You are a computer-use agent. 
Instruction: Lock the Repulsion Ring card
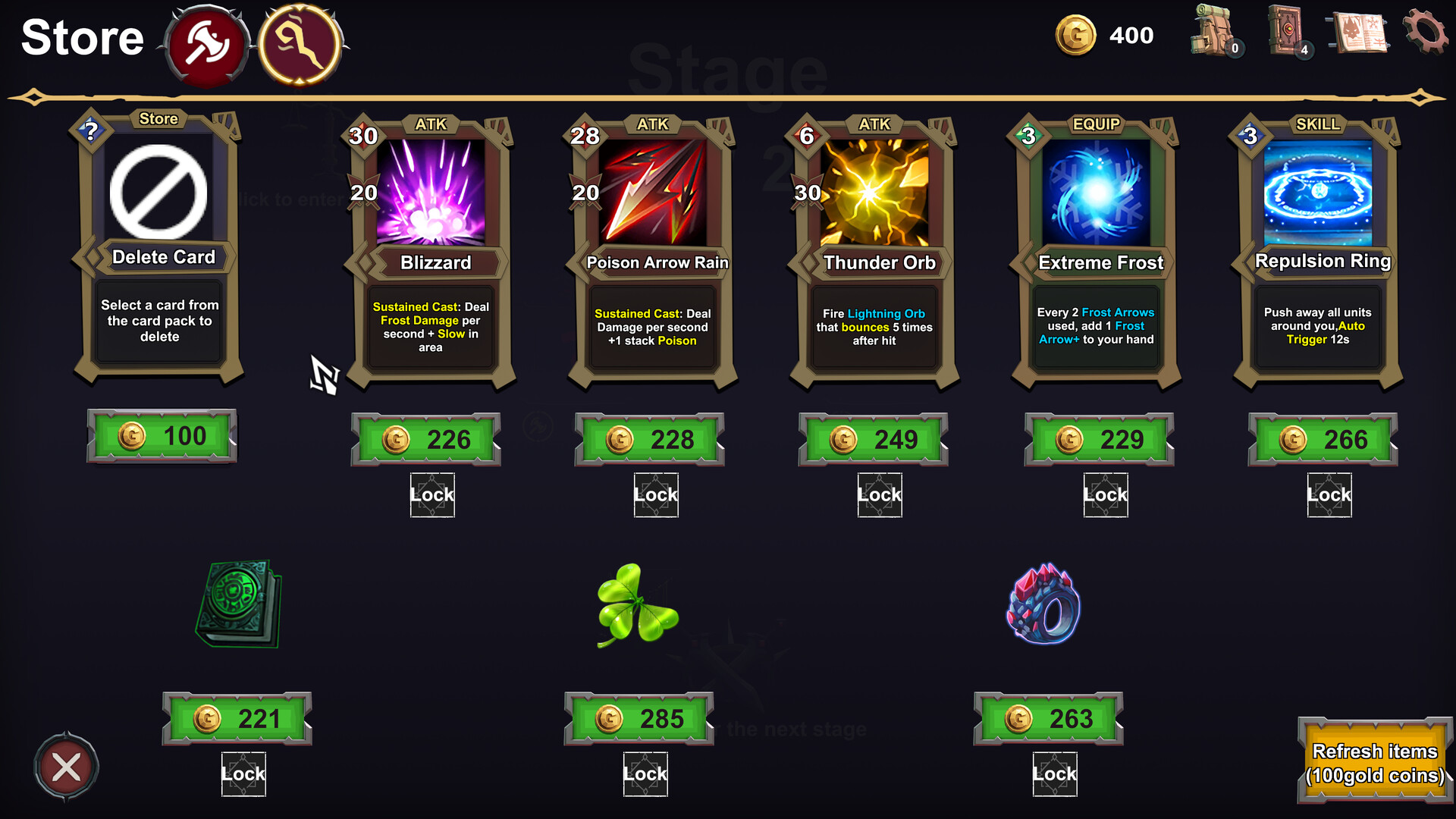point(1329,494)
